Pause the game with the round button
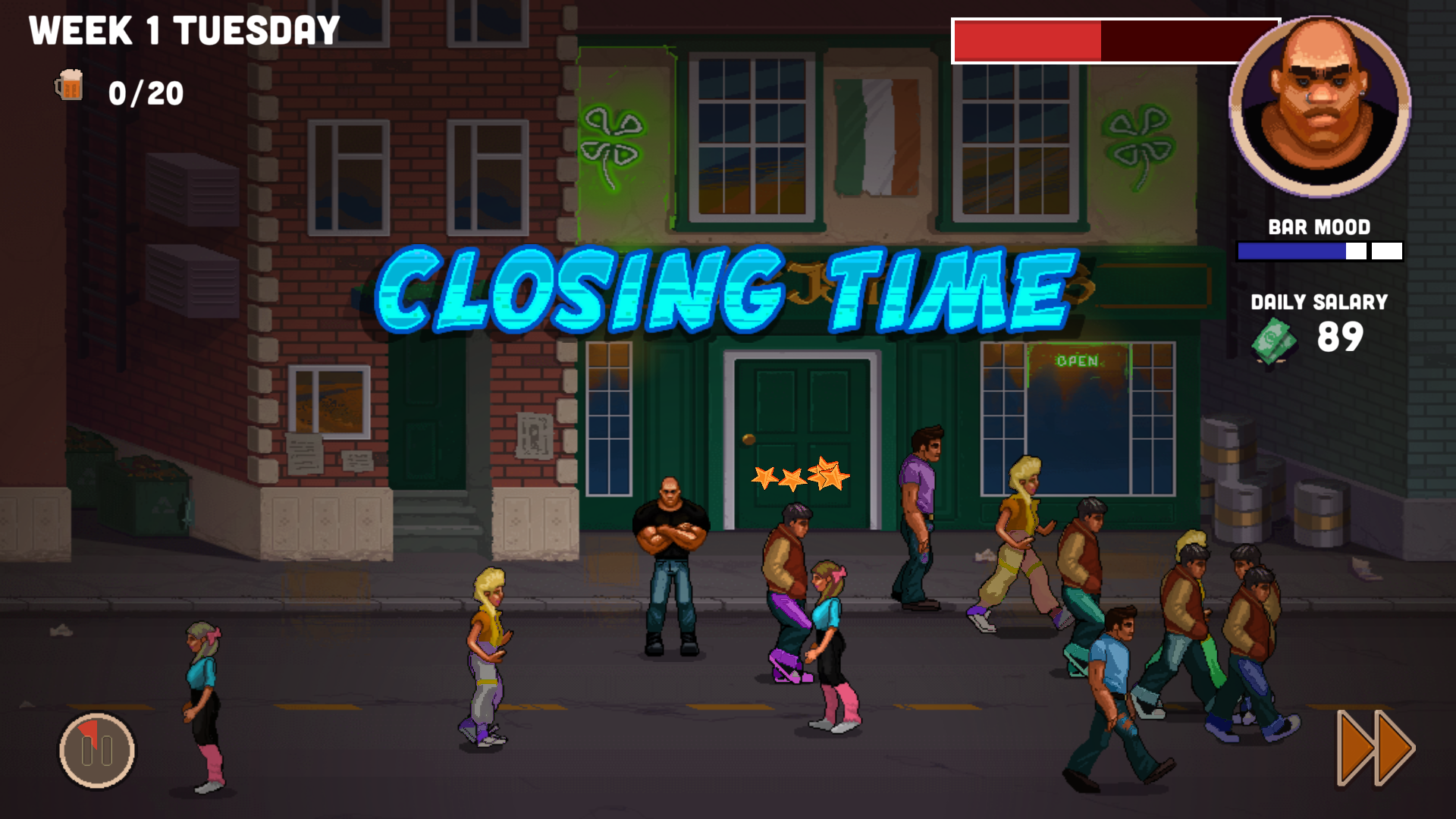The width and height of the screenshot is (1456, 819). tap(97, 751)
